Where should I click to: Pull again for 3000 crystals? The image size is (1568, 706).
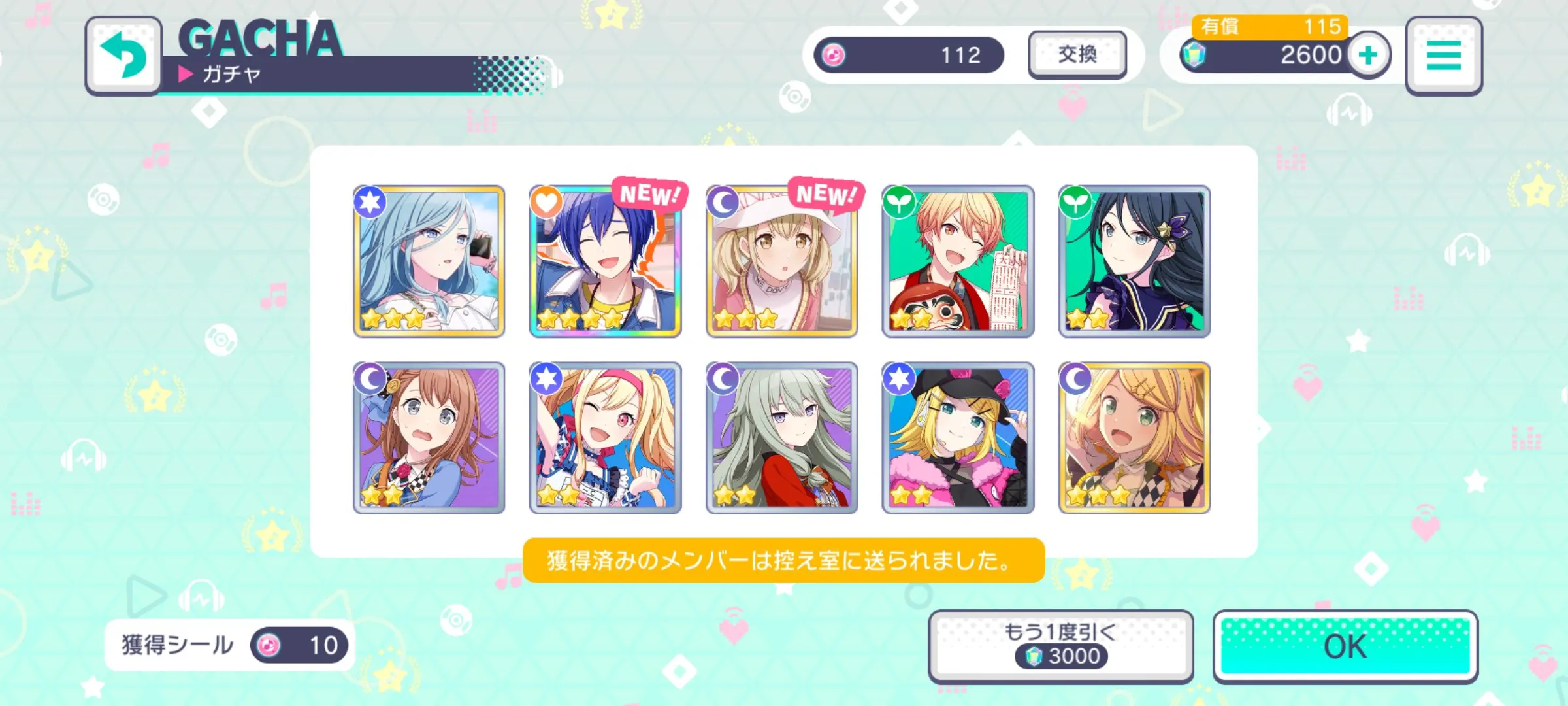(1060, 645)
